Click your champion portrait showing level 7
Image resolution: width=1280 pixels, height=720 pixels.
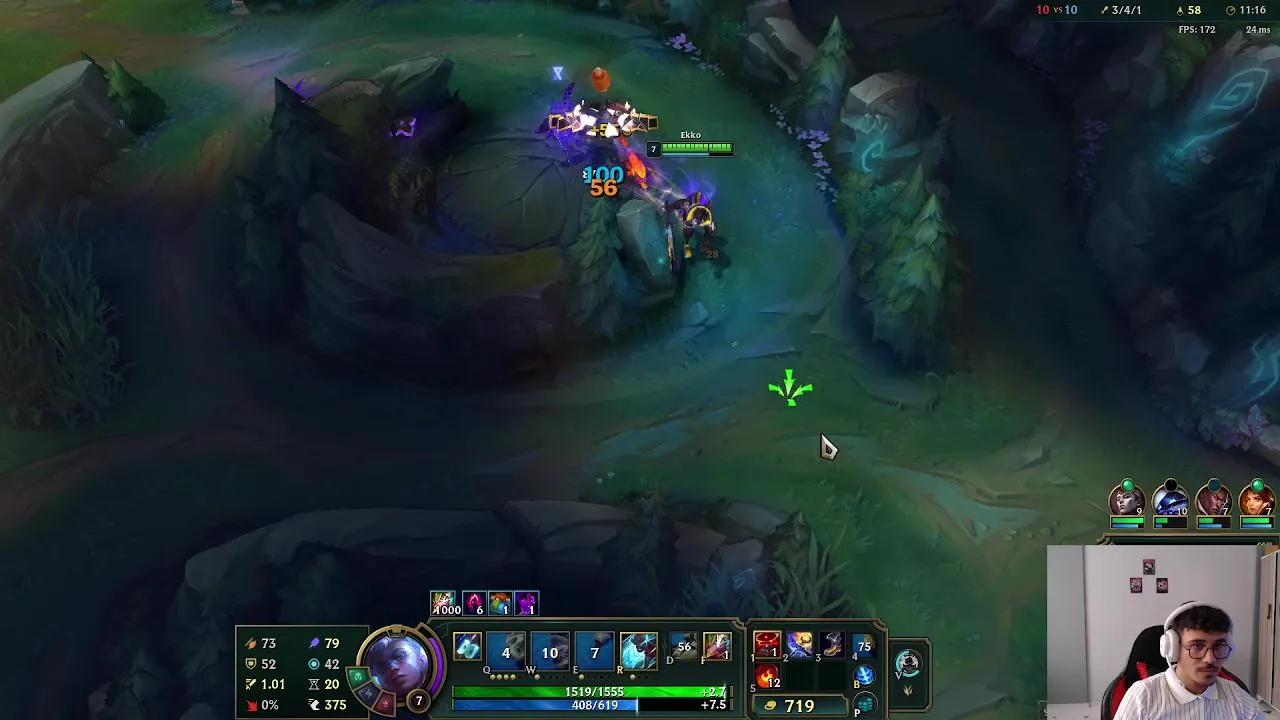(x=397, y=668)
